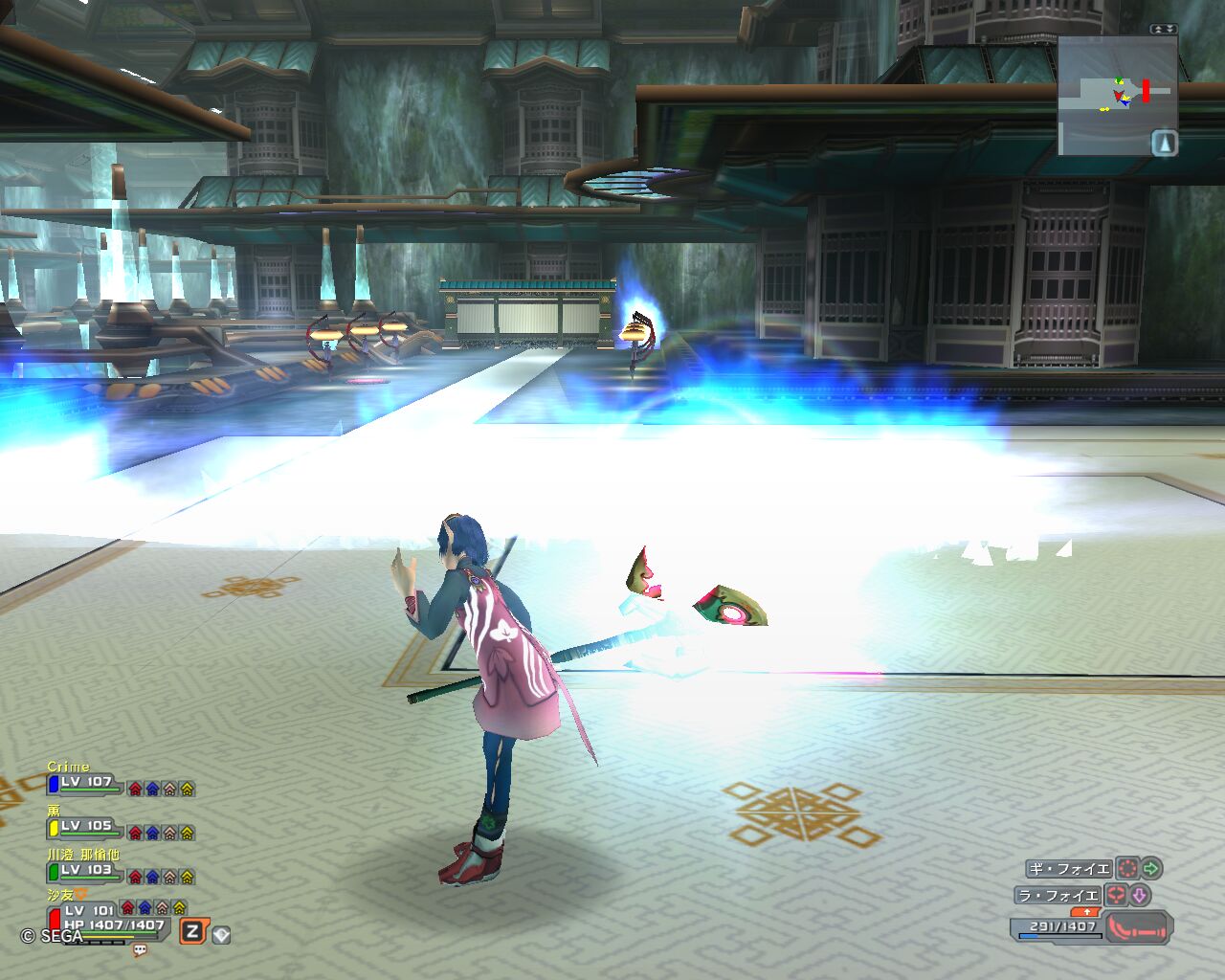1225x980 pixels.
Task: Select the level 103 party member panel
Action: (86, 871)
